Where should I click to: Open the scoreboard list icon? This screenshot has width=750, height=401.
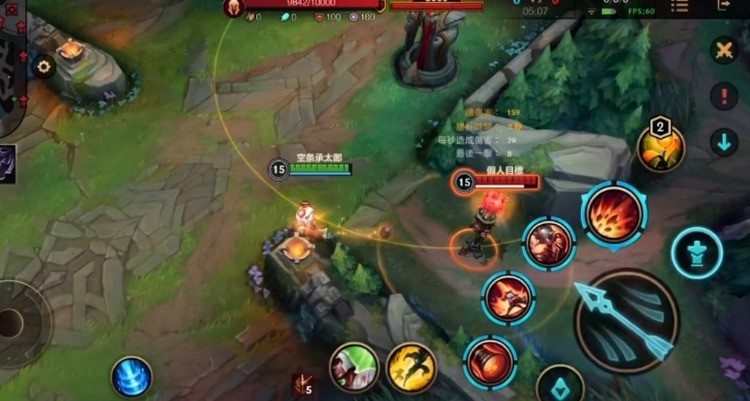[x=680, y=6]
